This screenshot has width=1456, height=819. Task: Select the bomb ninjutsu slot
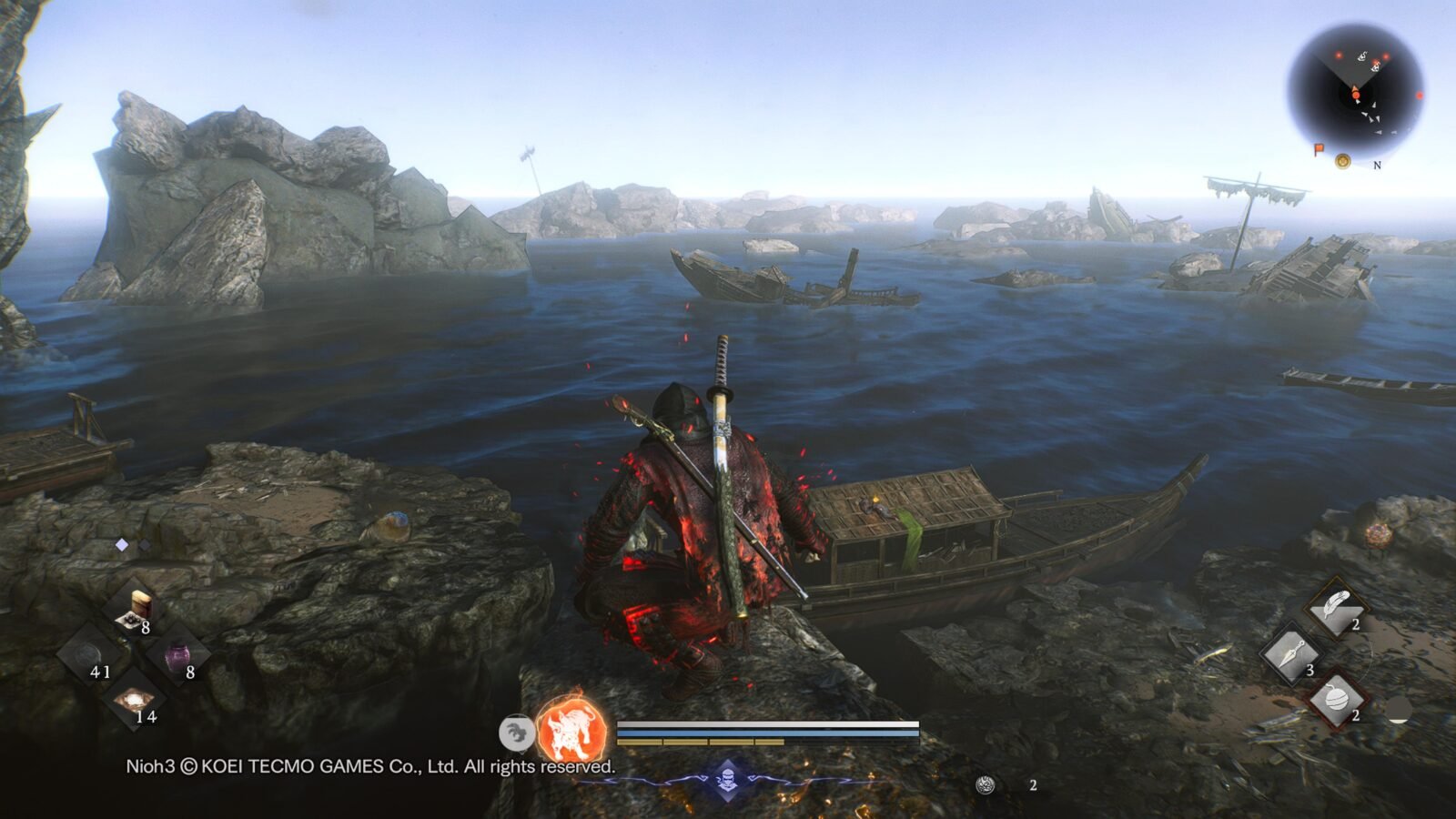pos(1336,700)
